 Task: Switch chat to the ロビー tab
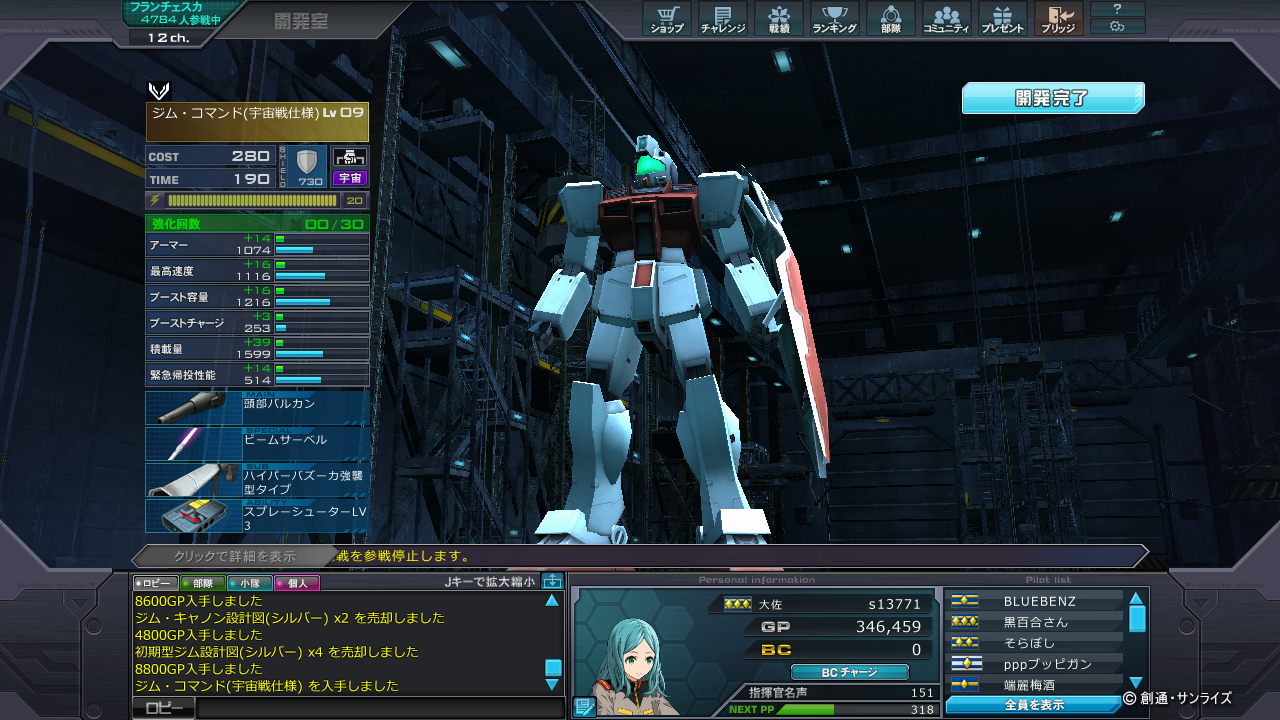click(x=156, y=583)
